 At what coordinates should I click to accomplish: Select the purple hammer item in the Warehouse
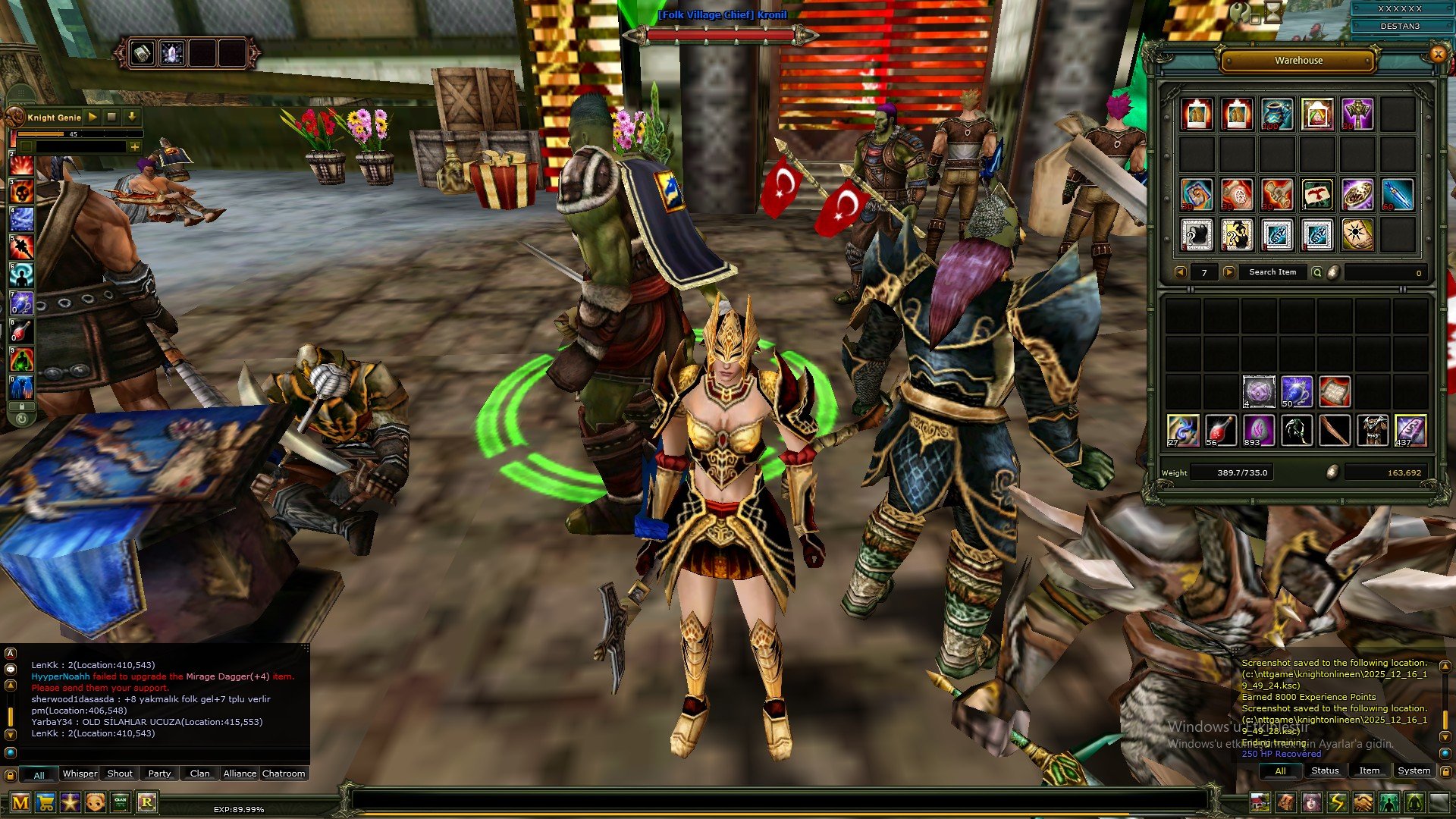click(1357, 115)
